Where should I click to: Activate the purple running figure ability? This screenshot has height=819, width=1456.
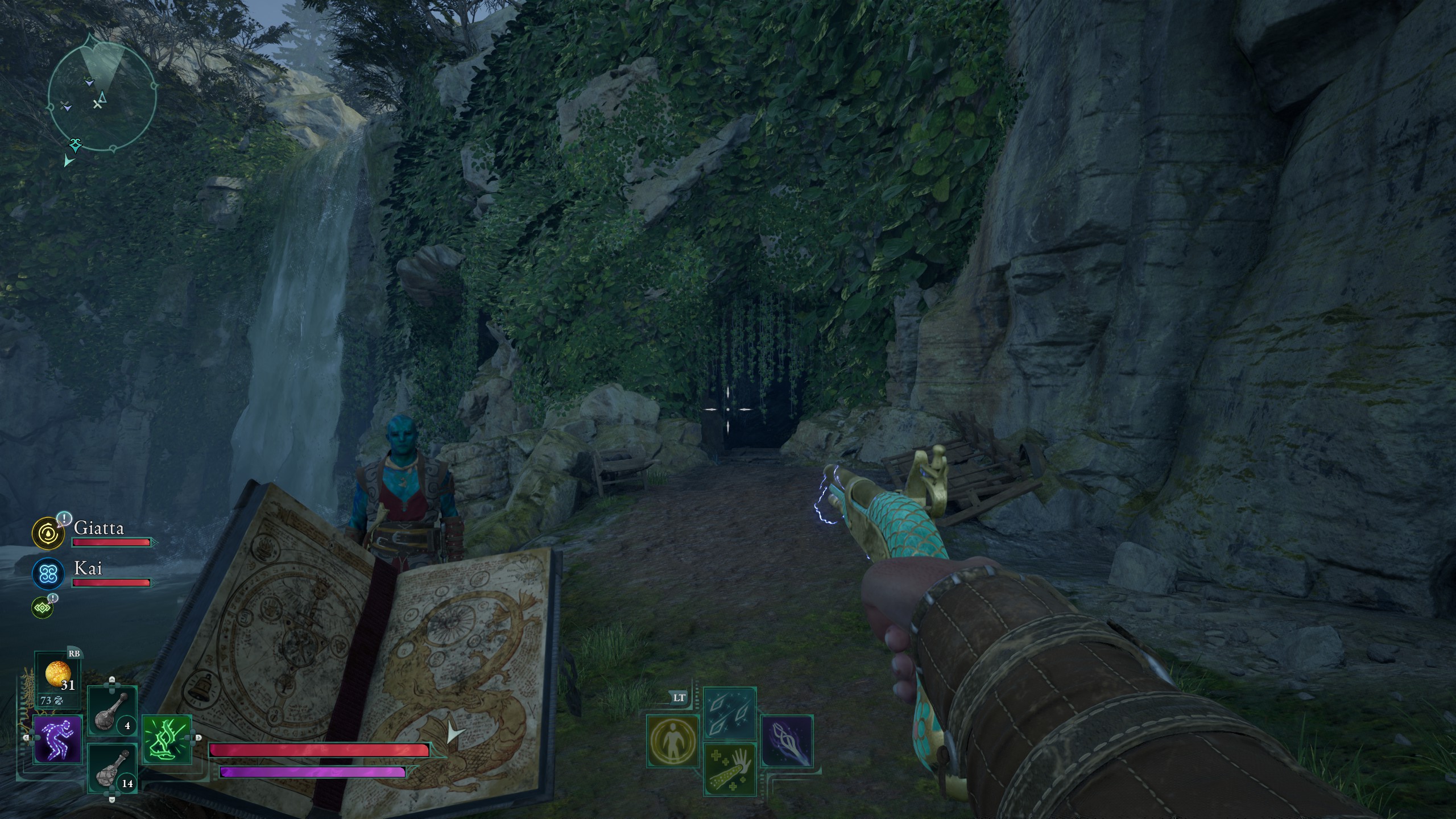57,739
